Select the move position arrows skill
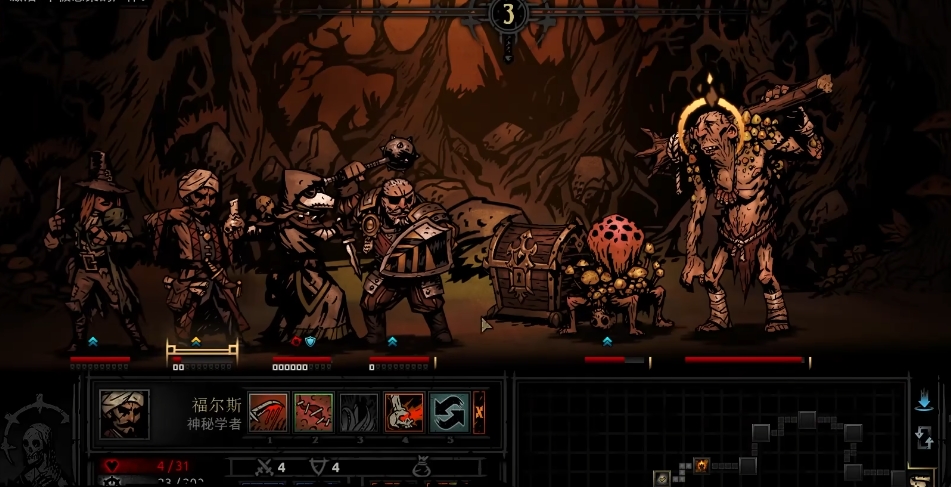951x487 pixels. (x=450, y=412)
